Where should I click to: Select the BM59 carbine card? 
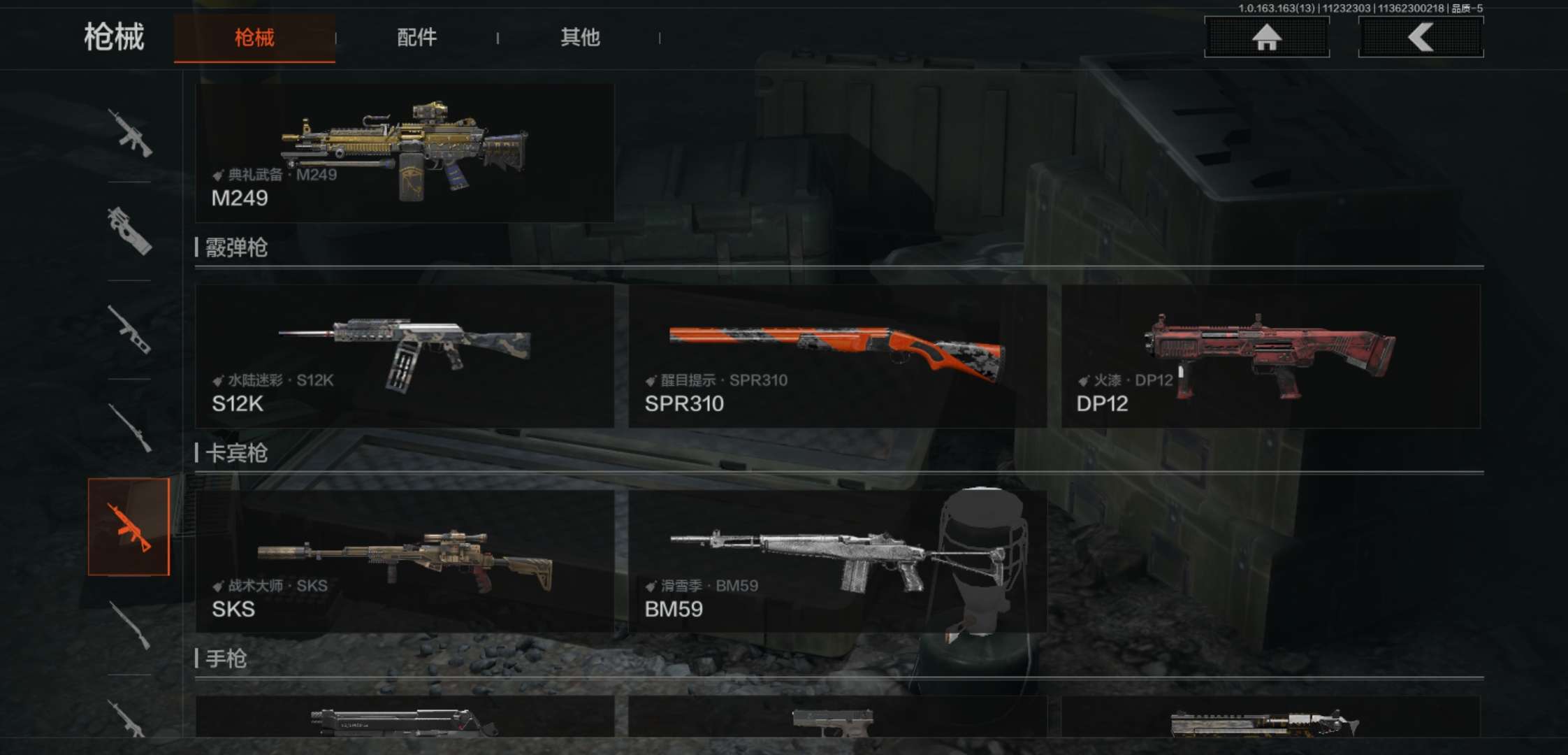(837, 561)
